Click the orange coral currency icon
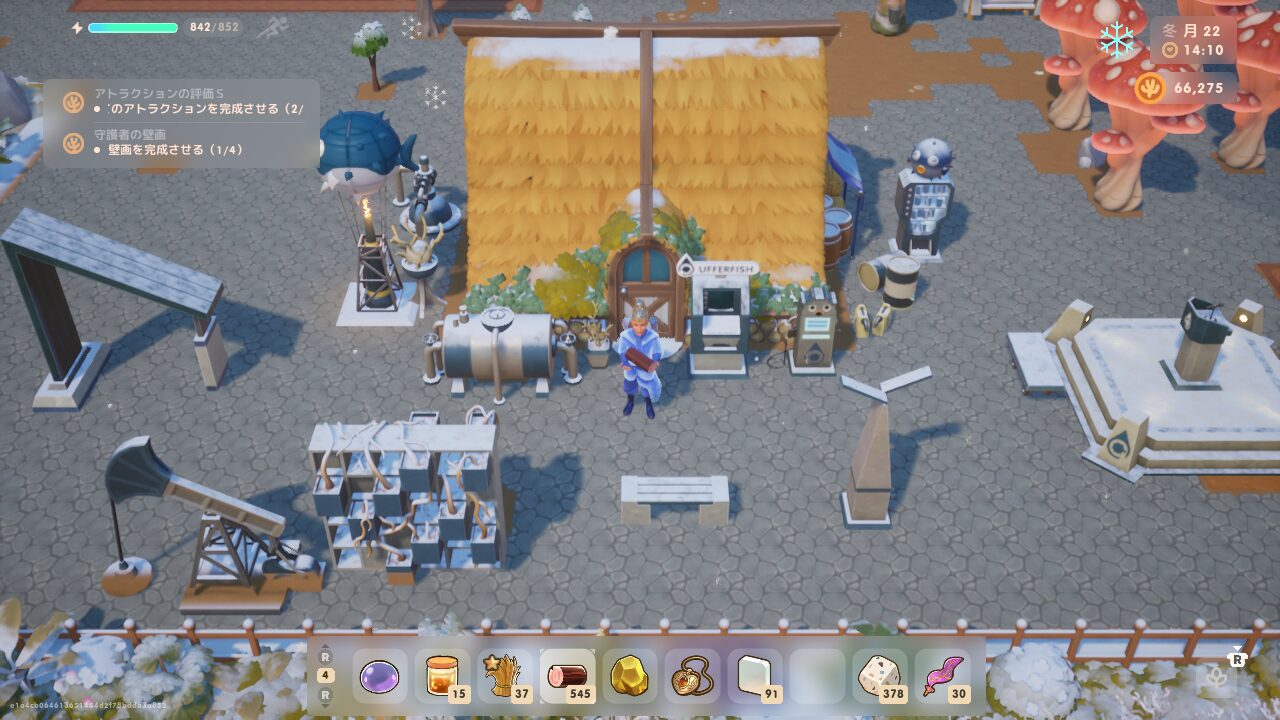Viewport: 1280px width, 720px height. coord(1150,88)
